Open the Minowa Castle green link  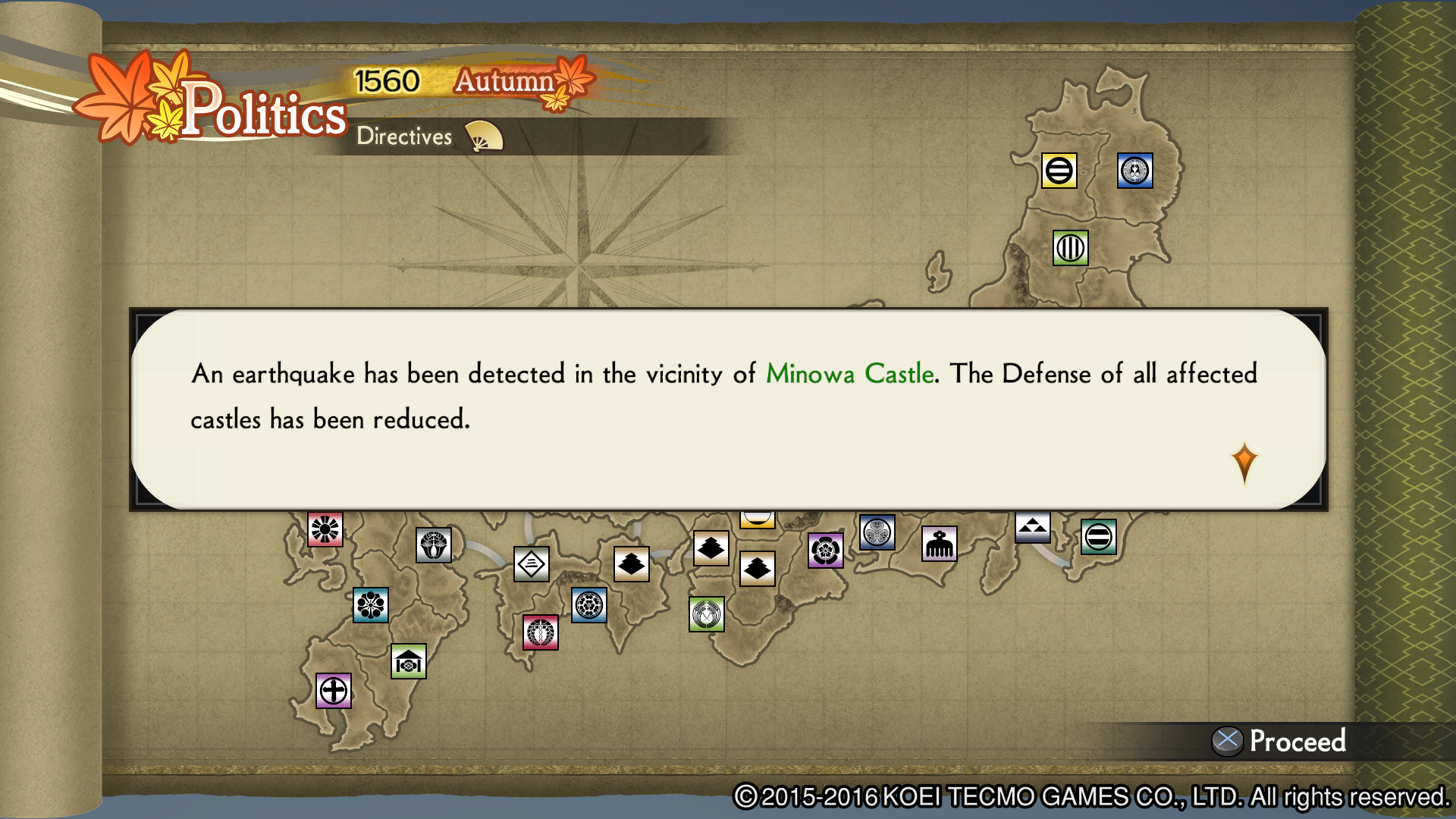point(849,373)
